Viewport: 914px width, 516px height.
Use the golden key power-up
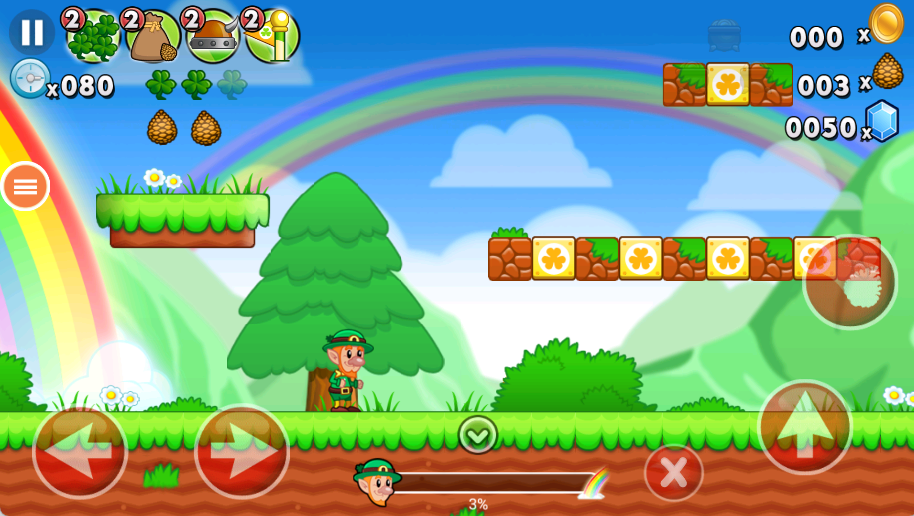(273, 37)
